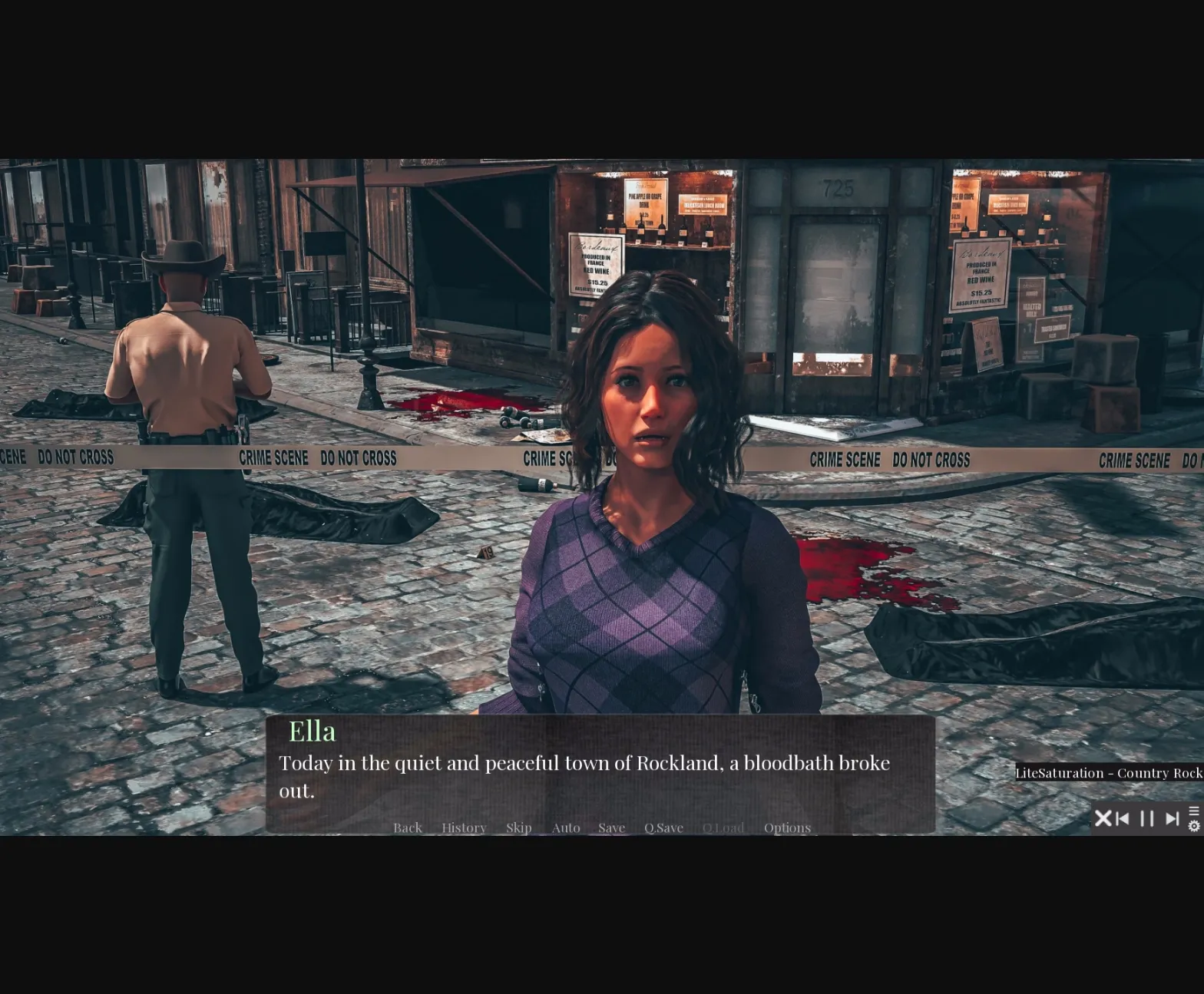Toggle Auto dialogue advance
Viewport: 1204px width, 994px height.
[566, 827]
